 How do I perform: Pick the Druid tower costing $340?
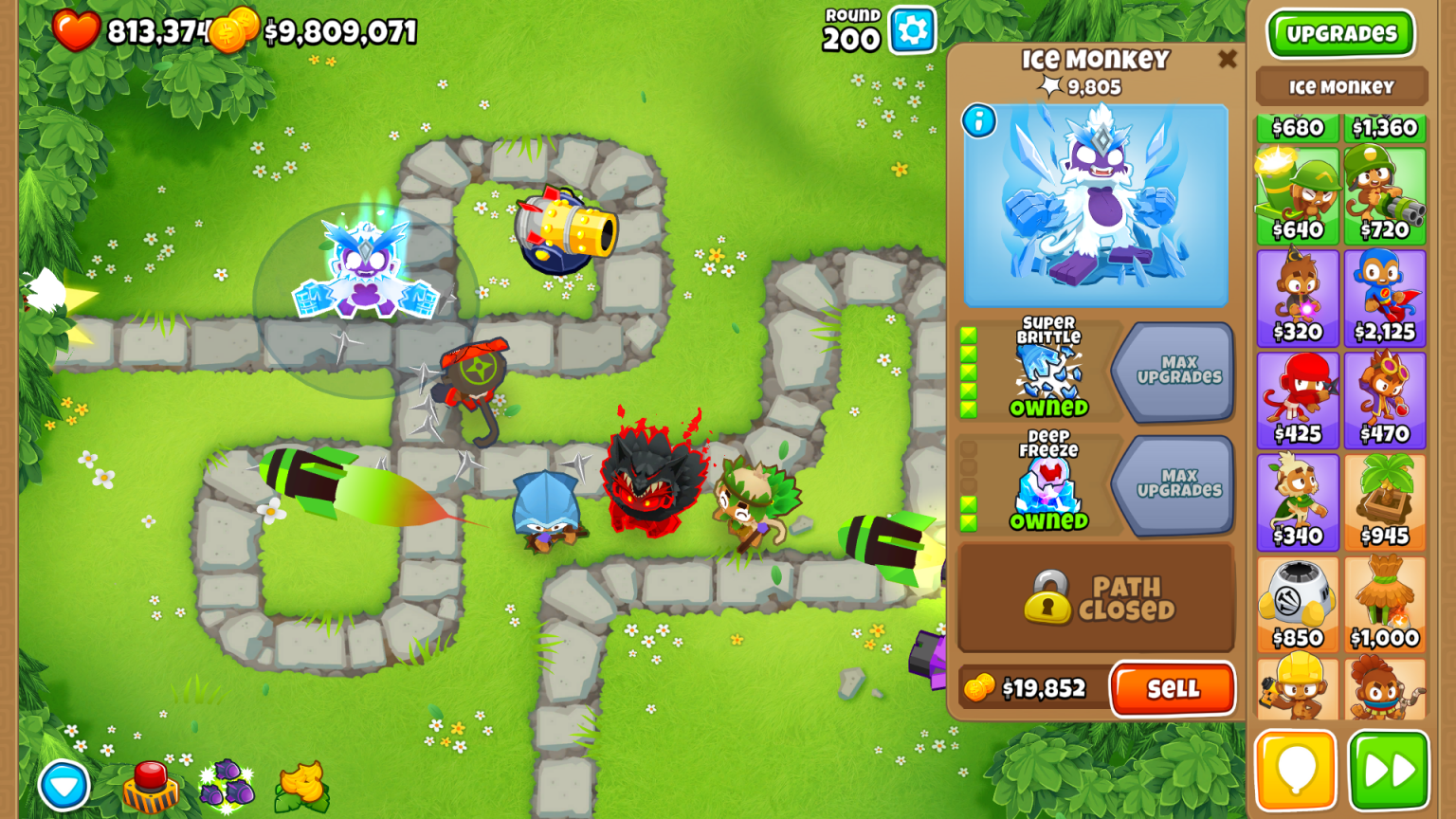[x=1297, y=498]
